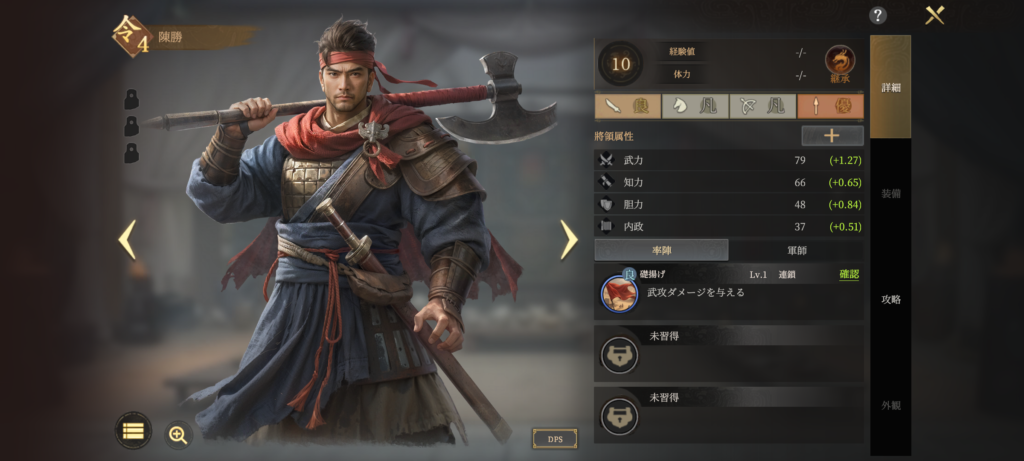
Task: Open the list menu icon
Action: (x=133, y=431)
